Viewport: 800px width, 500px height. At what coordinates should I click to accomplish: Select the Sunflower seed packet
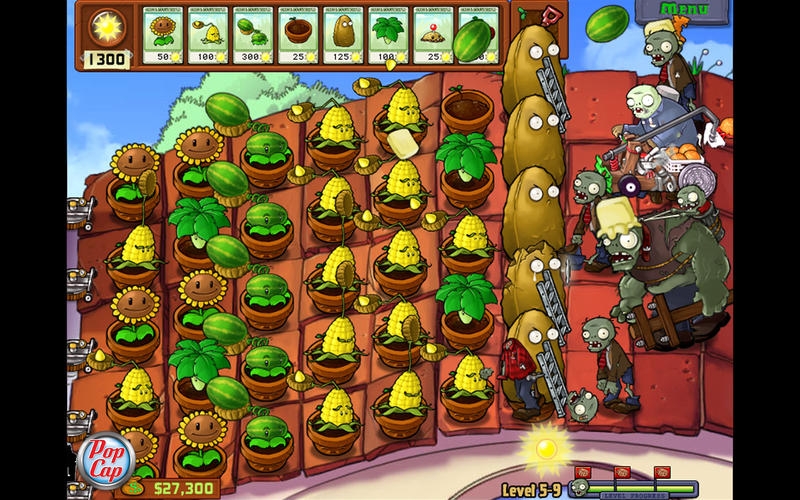(164, 35)
